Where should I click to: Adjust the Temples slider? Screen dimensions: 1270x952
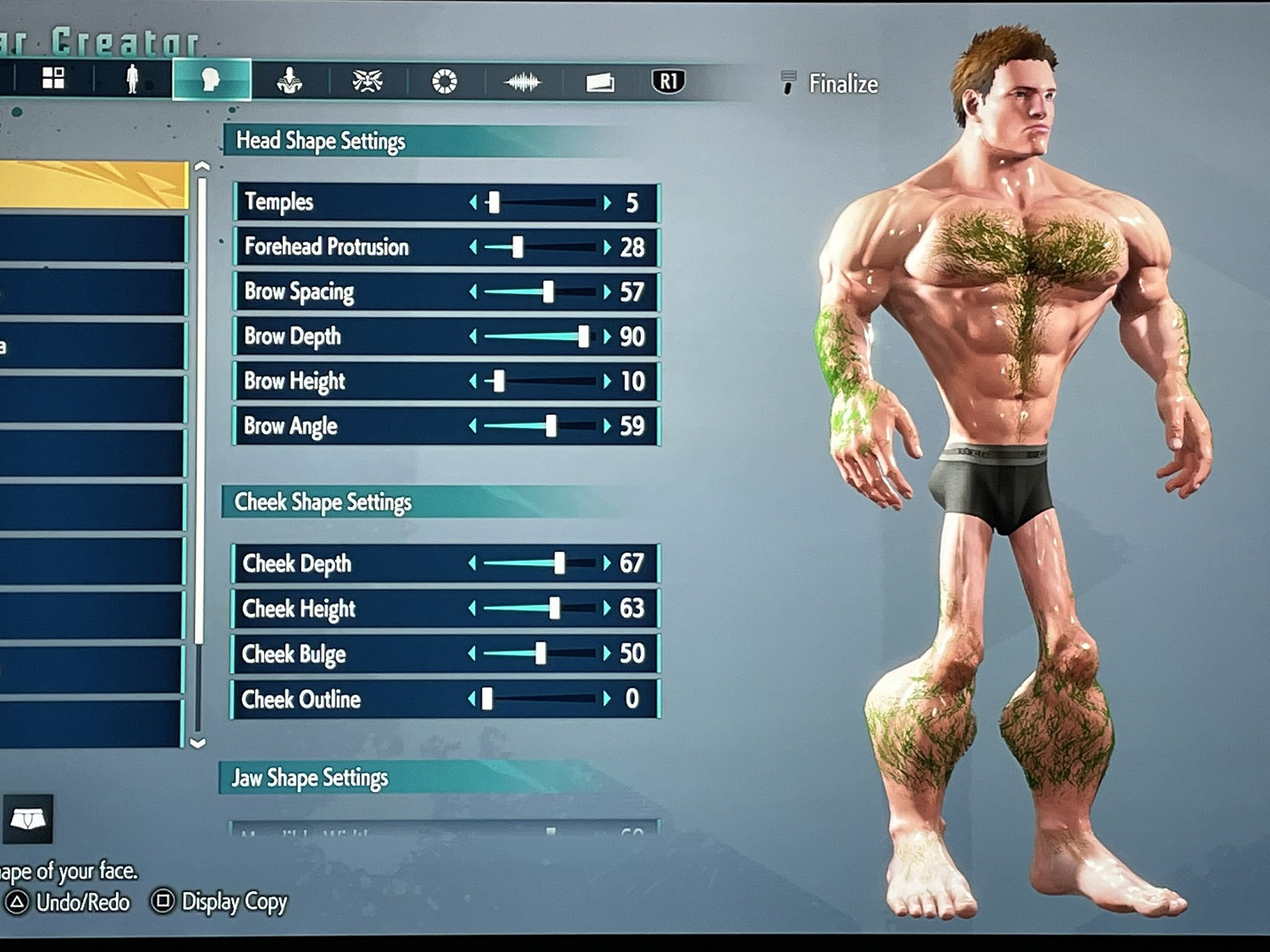494,202
